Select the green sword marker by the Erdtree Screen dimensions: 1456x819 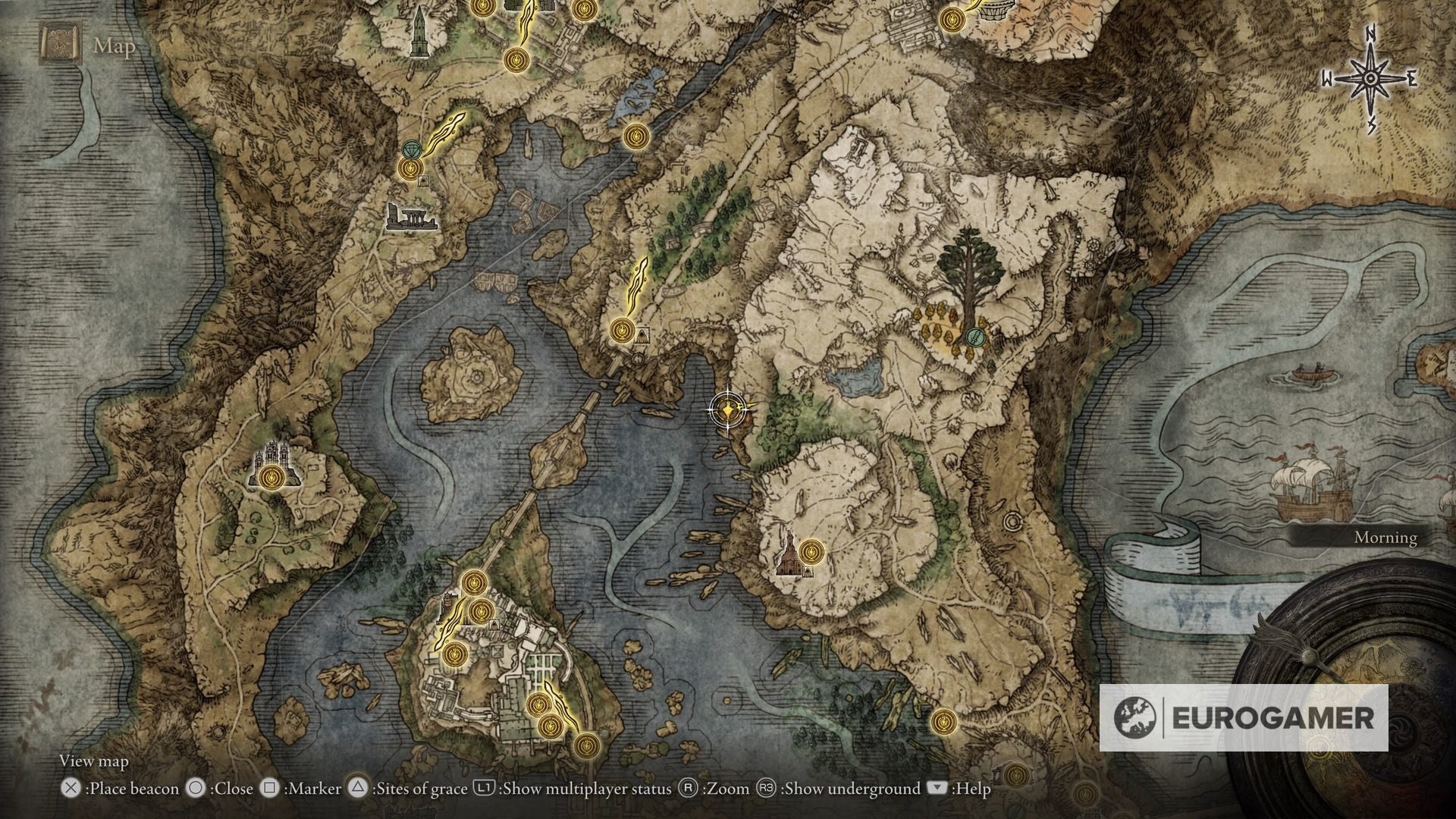coord(977,336)
